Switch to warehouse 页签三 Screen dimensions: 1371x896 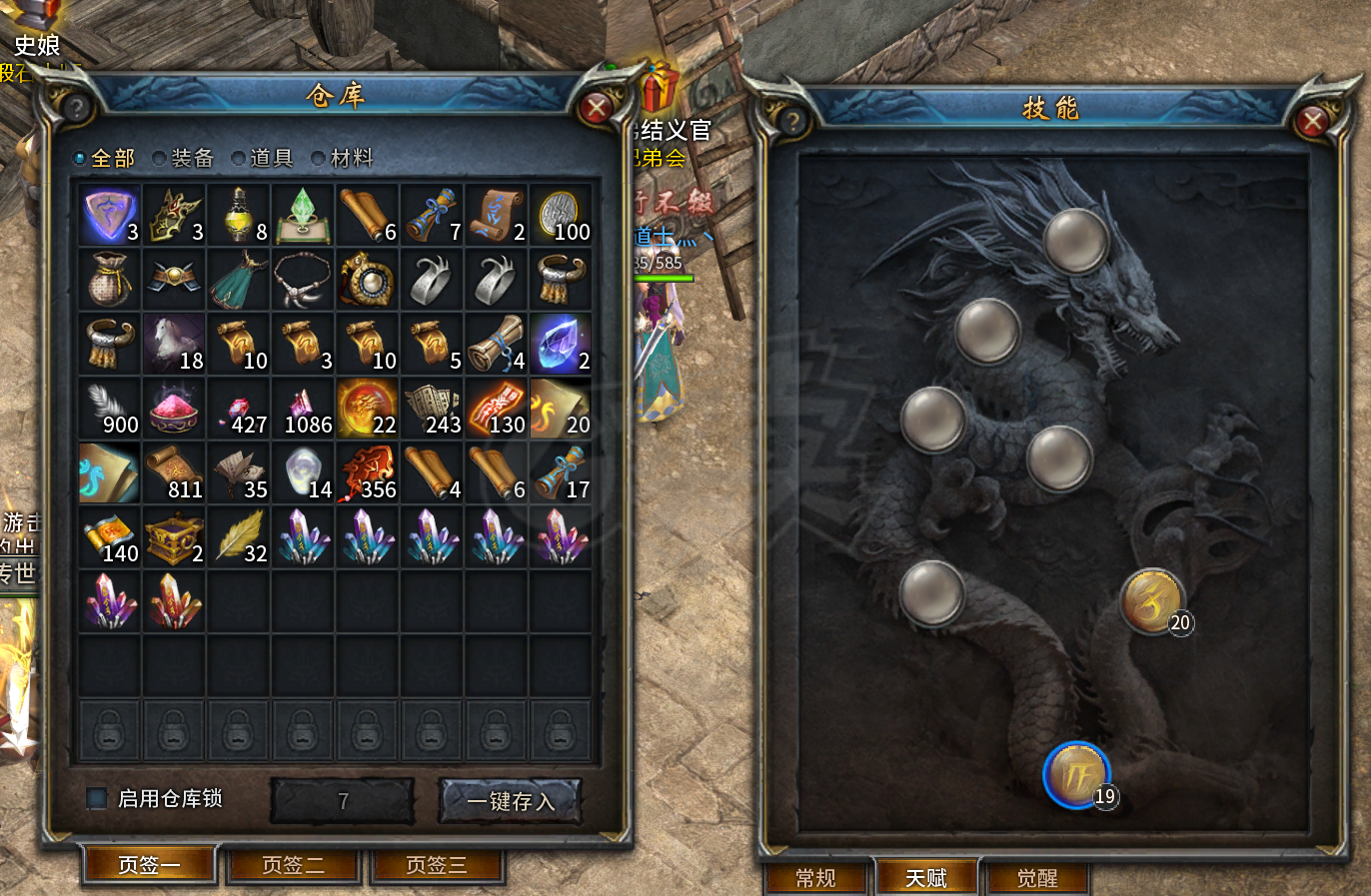pyautogui.click(x=437, y=865)
